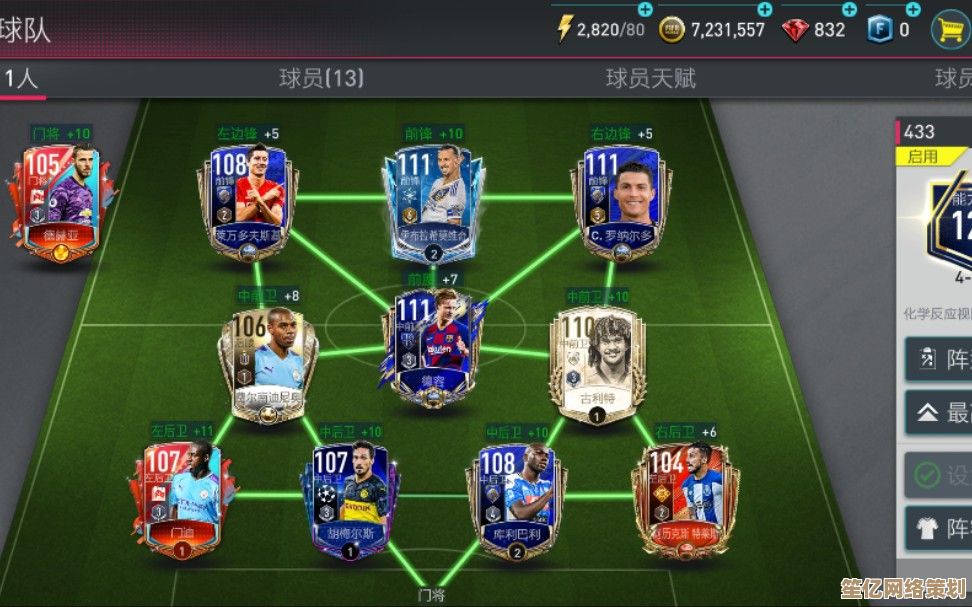
Task: Open the 球员天赋 tab
Action: coord(650,78)
